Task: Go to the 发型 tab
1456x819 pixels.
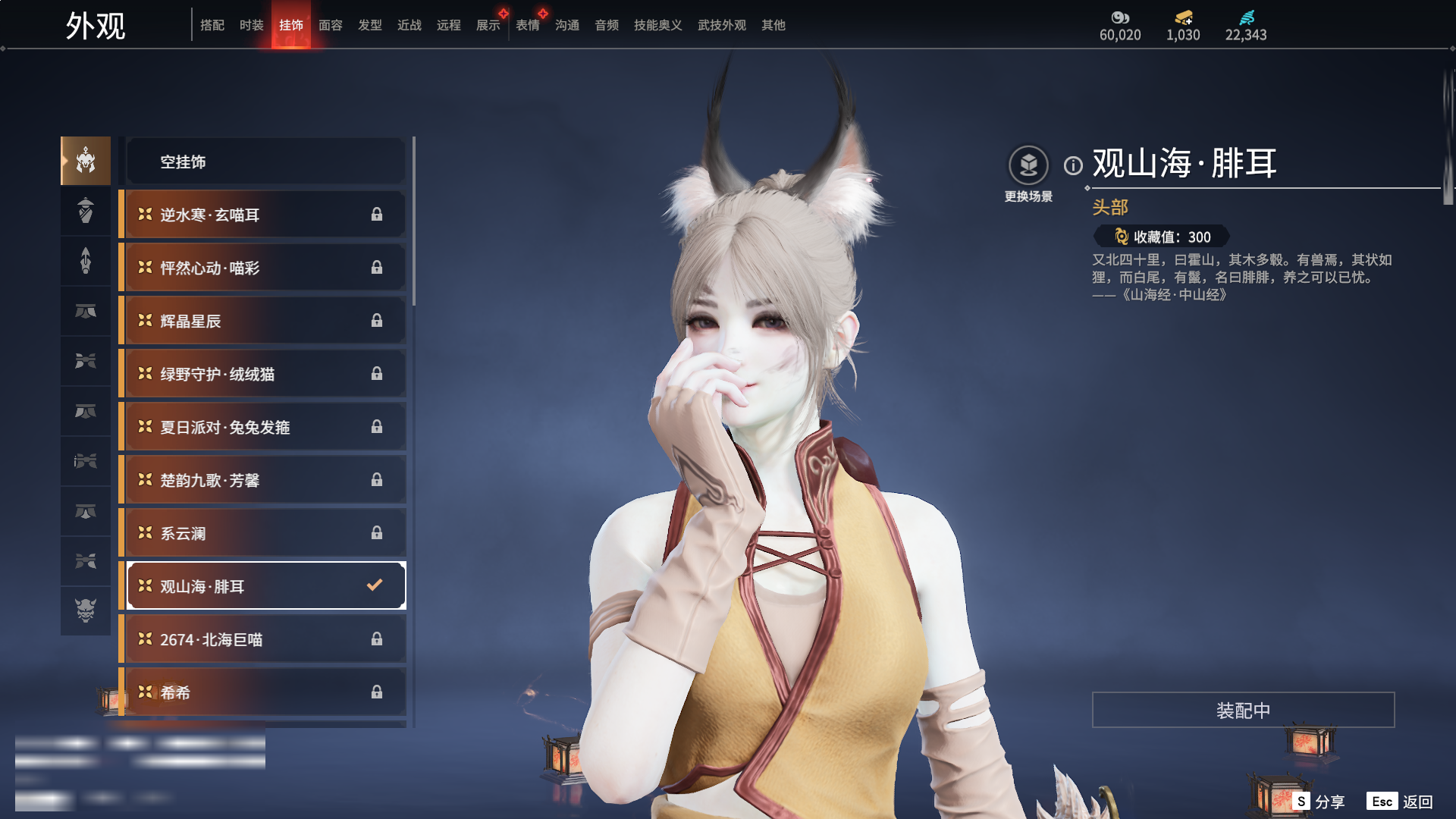Action: (x=370, y=25)
